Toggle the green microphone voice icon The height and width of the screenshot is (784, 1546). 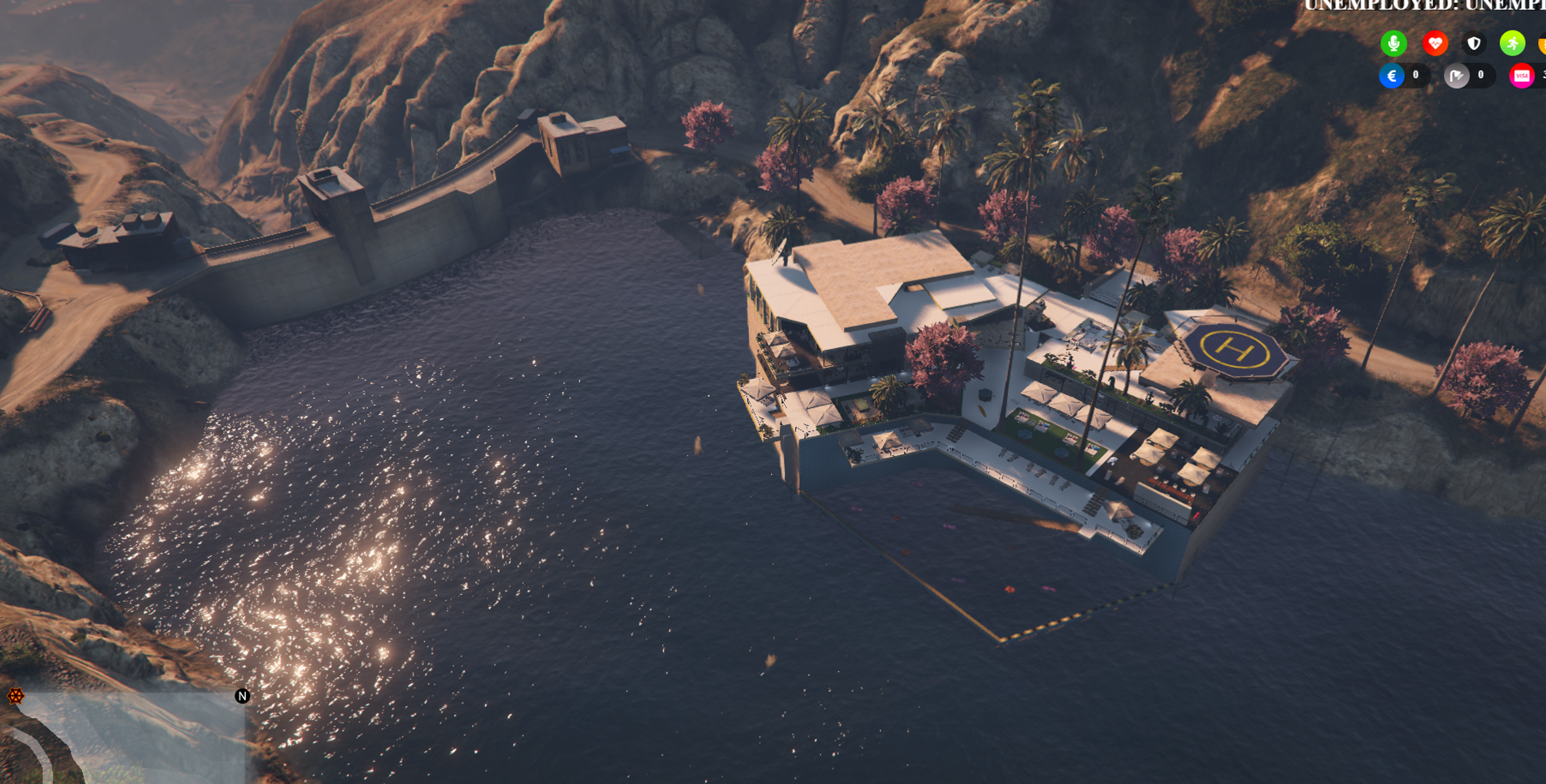click(x=1393, y=43)
